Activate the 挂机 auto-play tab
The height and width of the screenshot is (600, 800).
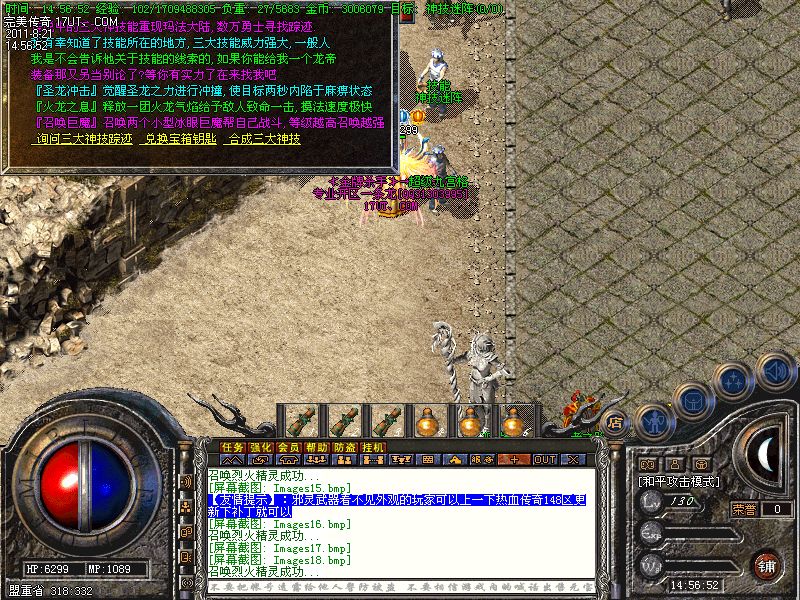pyautogui.click(x=372, y=447)
